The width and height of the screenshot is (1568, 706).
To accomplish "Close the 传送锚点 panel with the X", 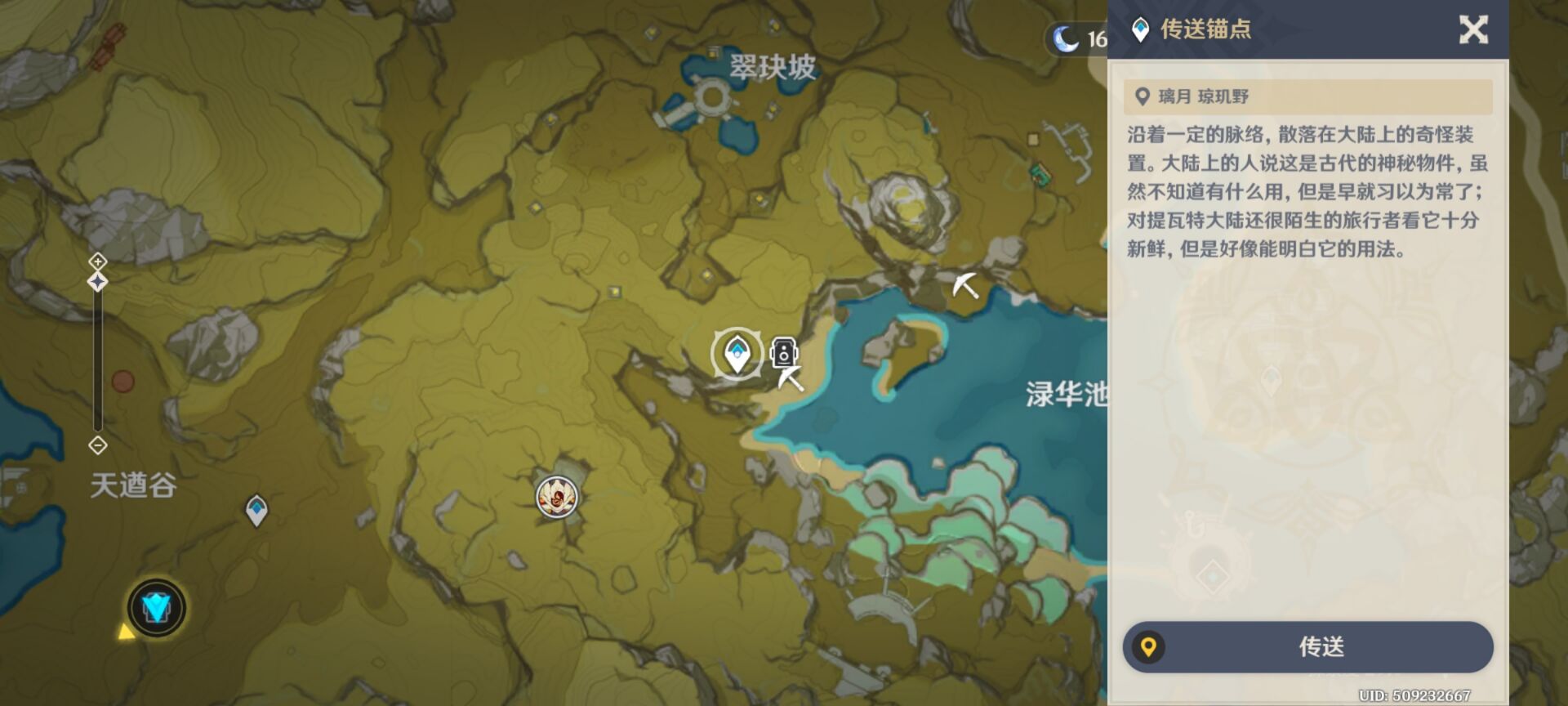I will (x=1474, y=29).
